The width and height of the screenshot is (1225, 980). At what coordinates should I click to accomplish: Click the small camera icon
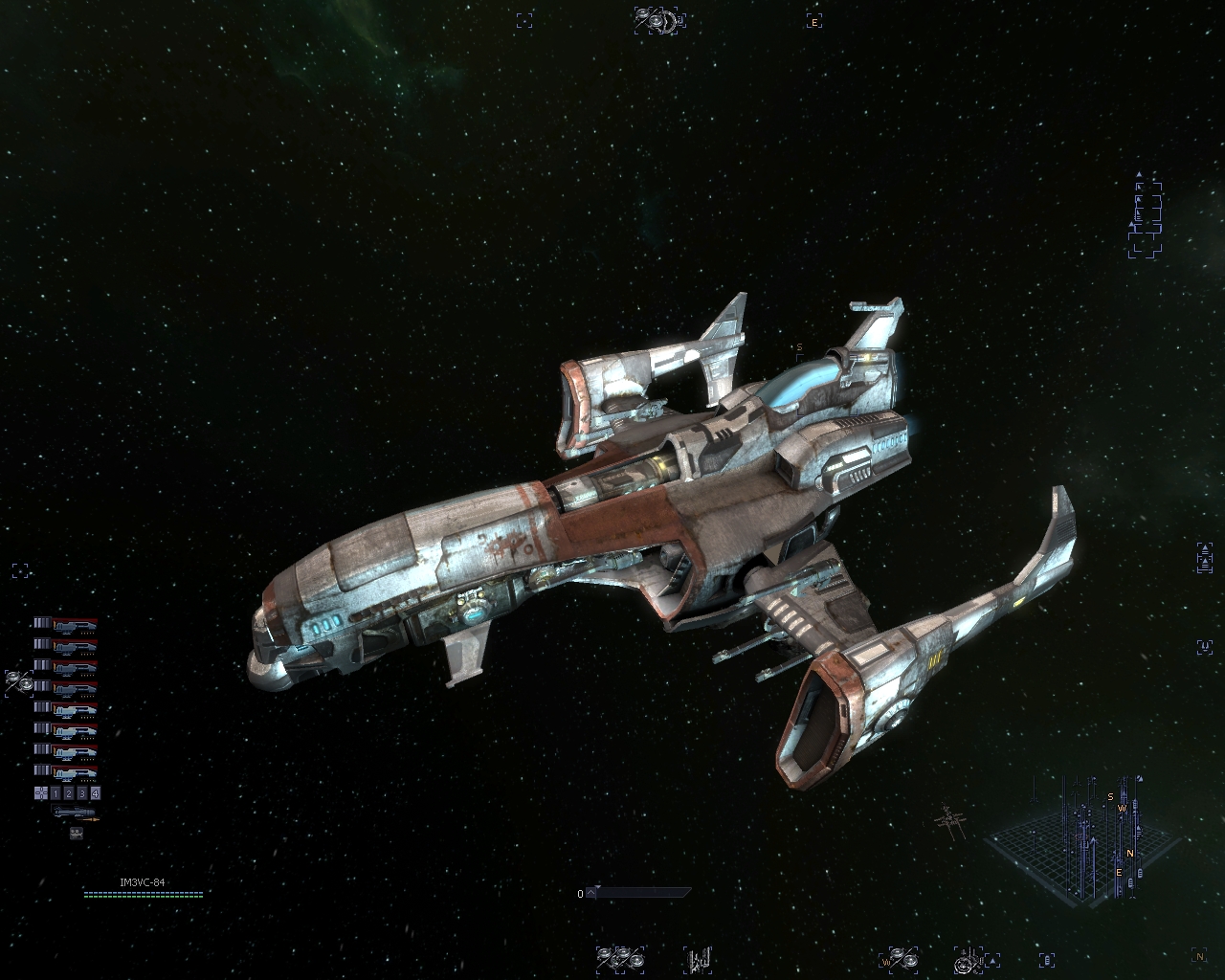(x=77, y=834)
